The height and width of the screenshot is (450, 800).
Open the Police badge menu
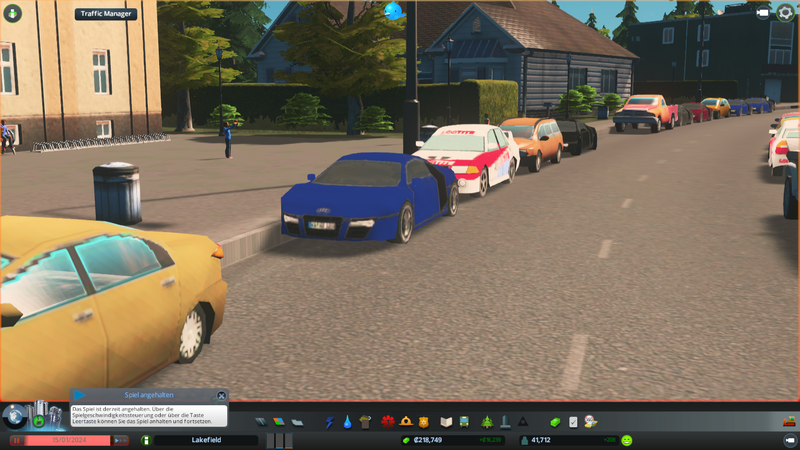click(424, 422)
